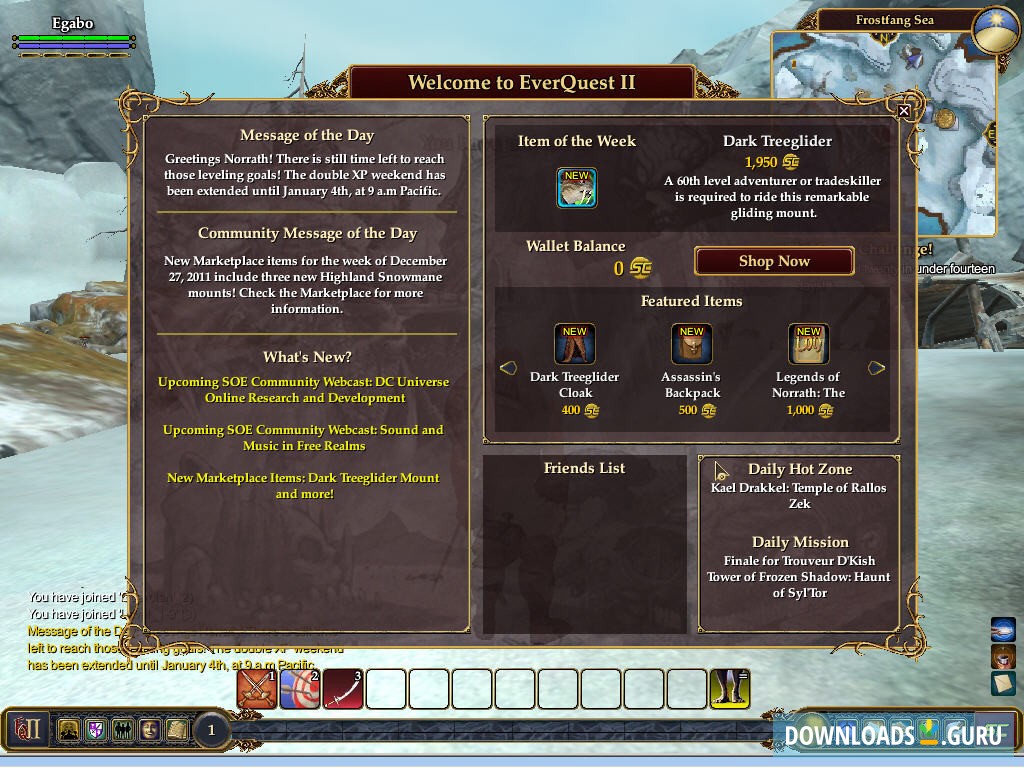This screenshot has width=1024, height=768.
Task: Activate the bullseye ranged attack ability
Action: point(300,689)
